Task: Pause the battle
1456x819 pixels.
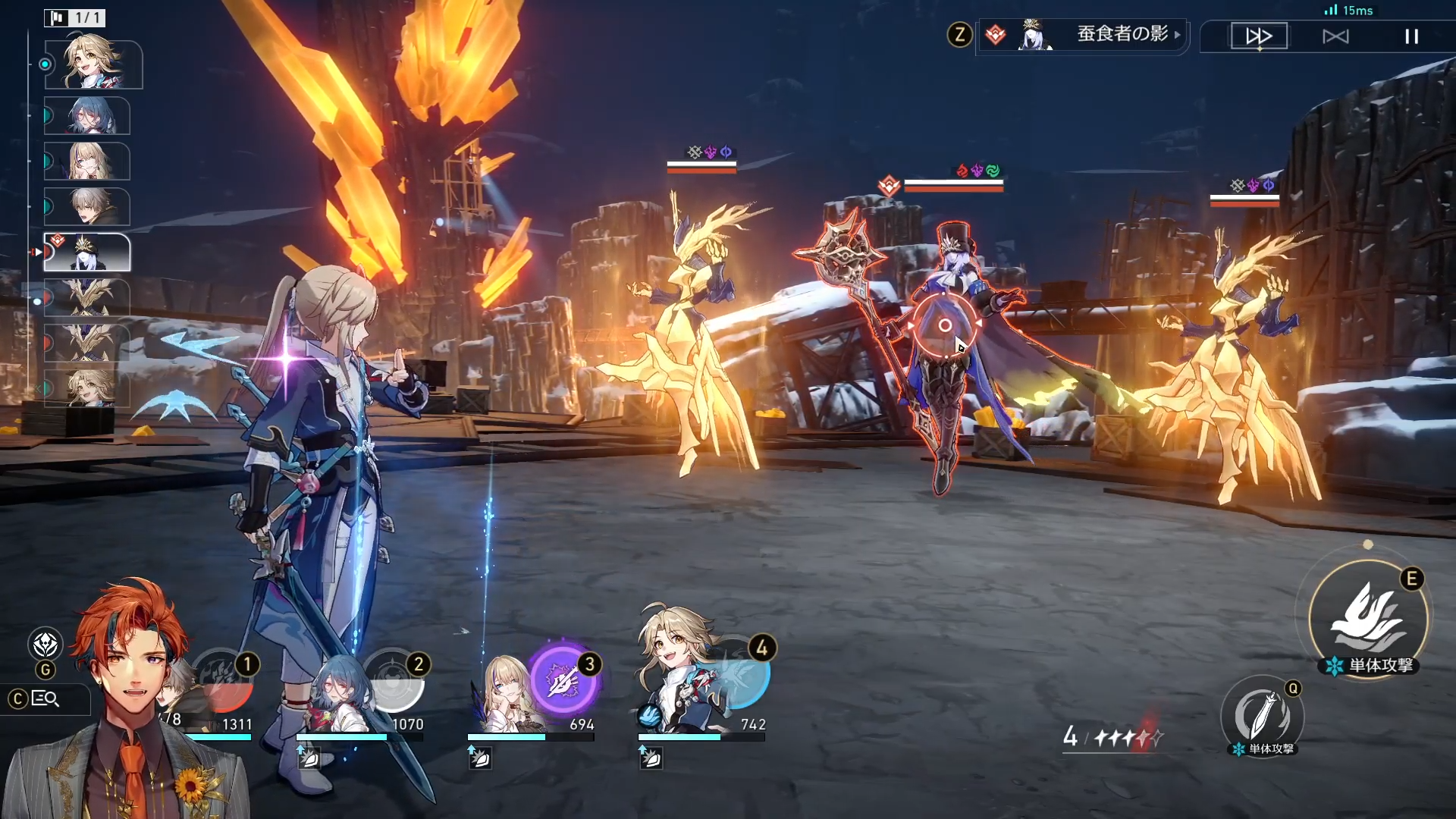Action: pos(1411,36)
